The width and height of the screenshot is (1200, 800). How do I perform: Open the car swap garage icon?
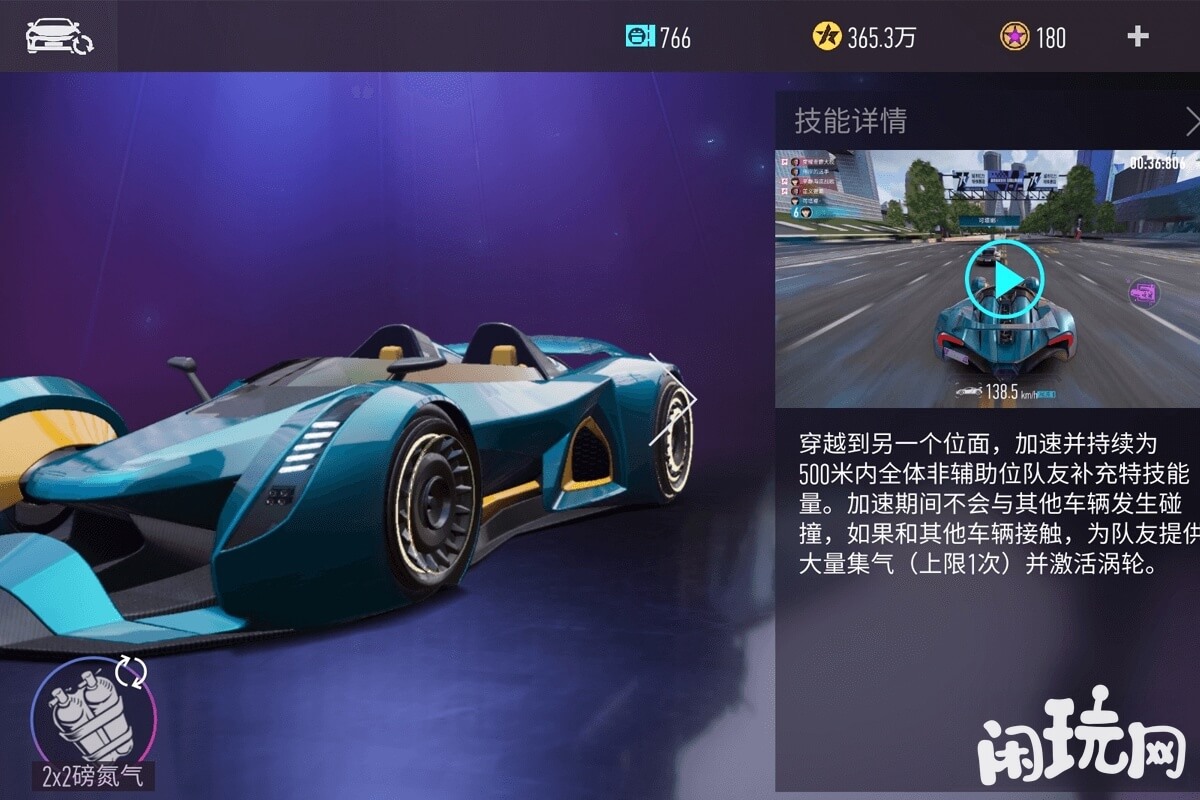pos(58,36)
